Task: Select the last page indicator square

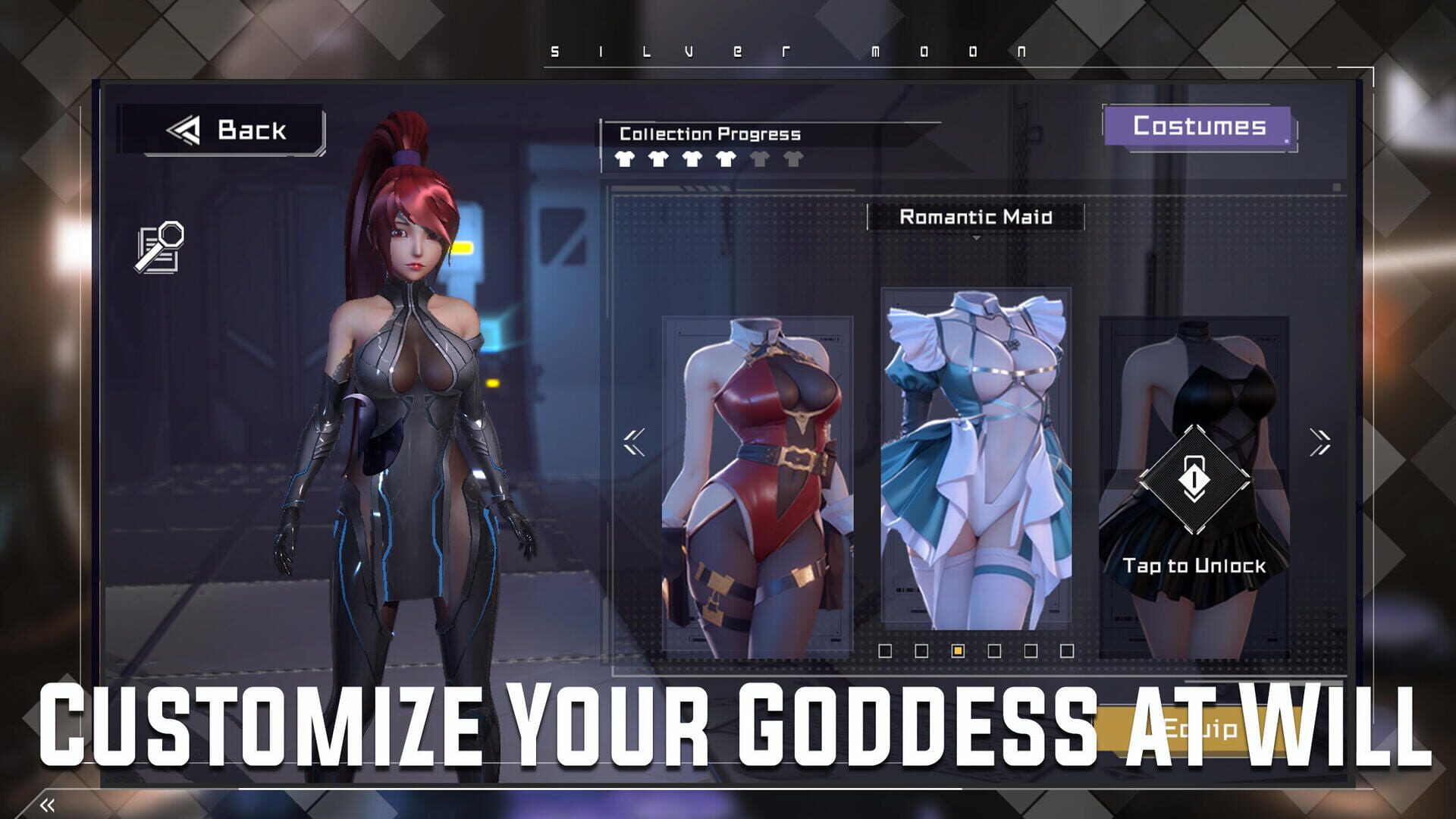Action: tap(1066, 651)
